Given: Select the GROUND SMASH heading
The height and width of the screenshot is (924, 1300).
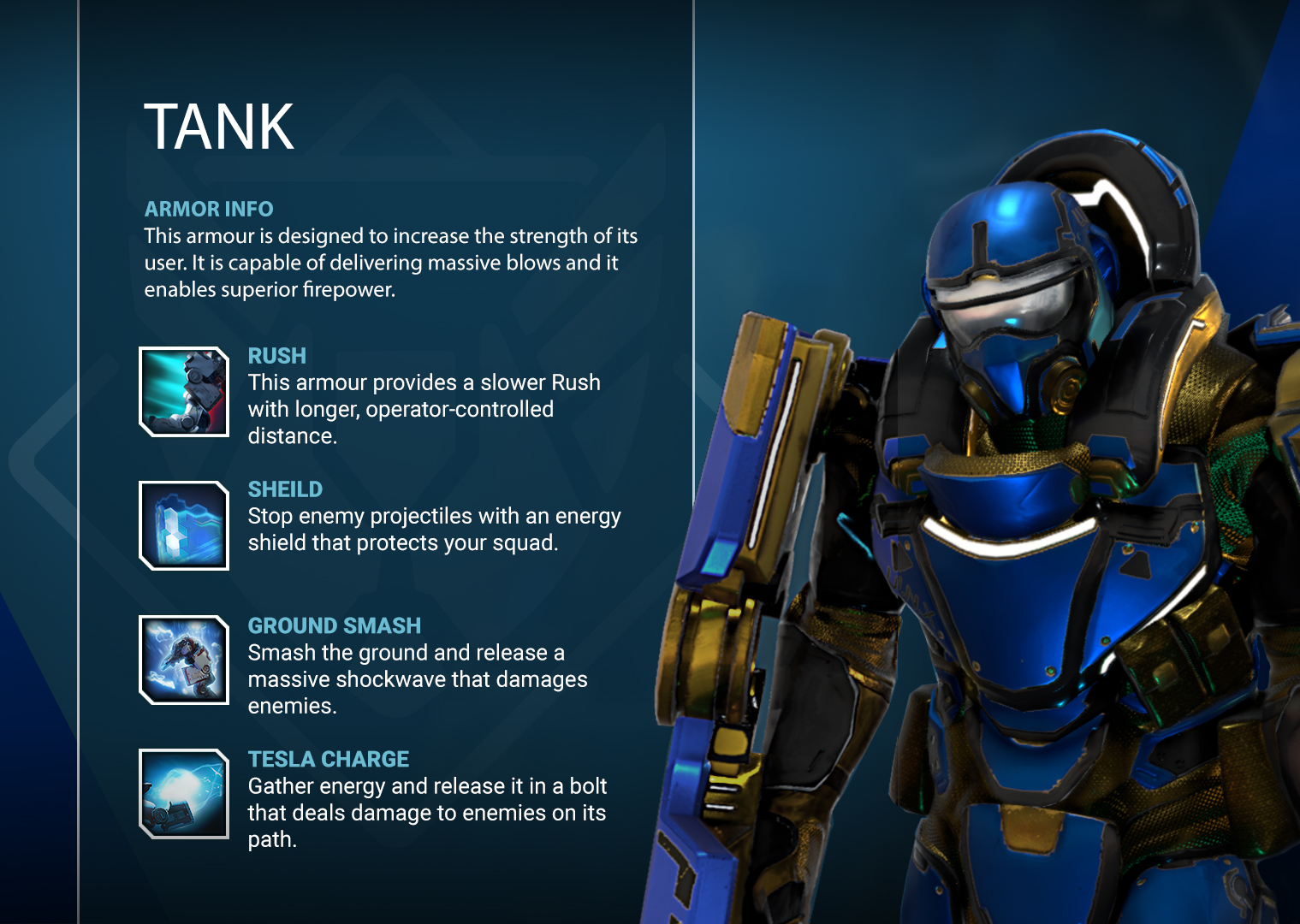Looking at the screenshot, I should coord(334,625).
